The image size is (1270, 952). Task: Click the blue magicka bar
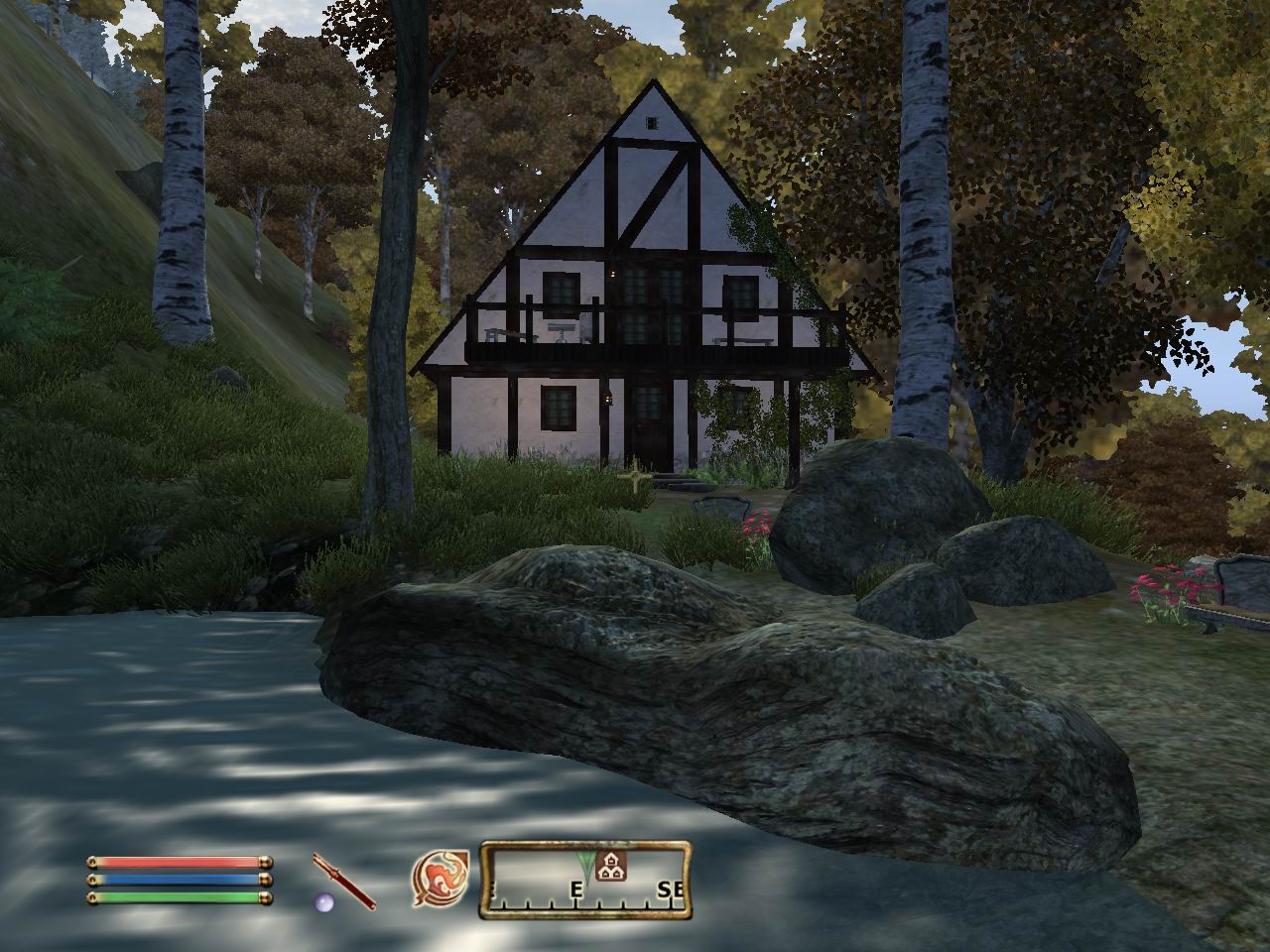point(179,880)
